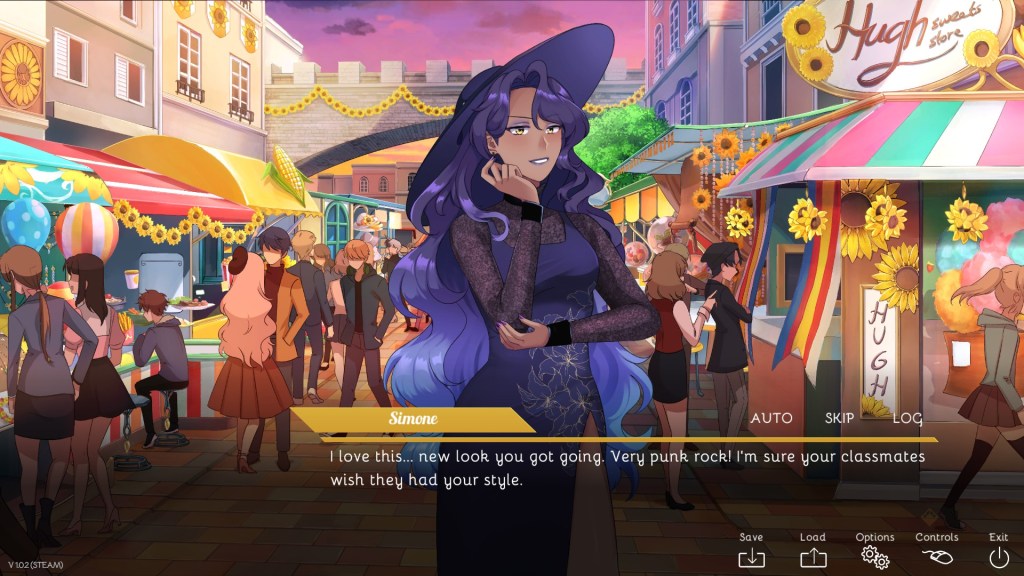
Task: Activate the SKIP text button
Action: 839,418
